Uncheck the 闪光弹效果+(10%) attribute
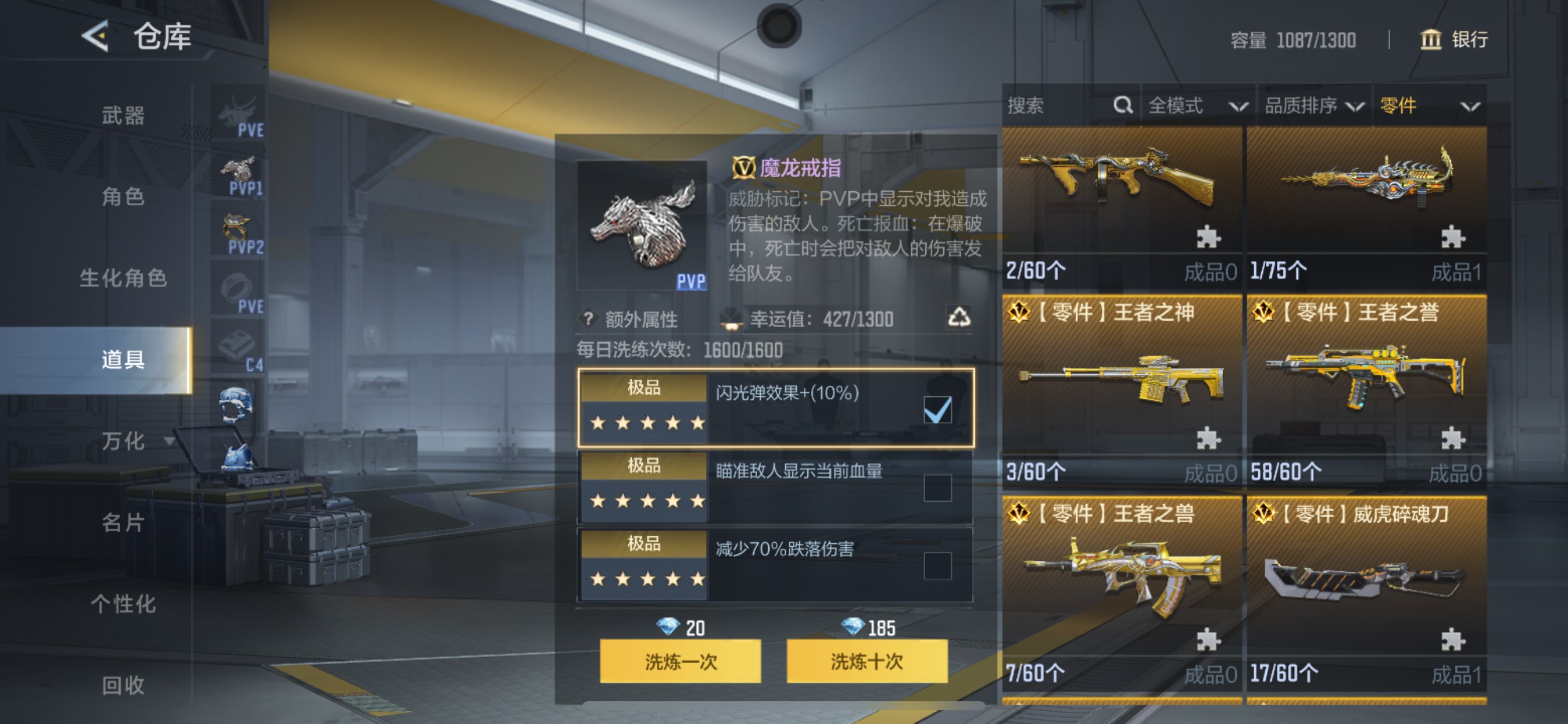This screenshot has height=724, width=1568. (939, 410)
